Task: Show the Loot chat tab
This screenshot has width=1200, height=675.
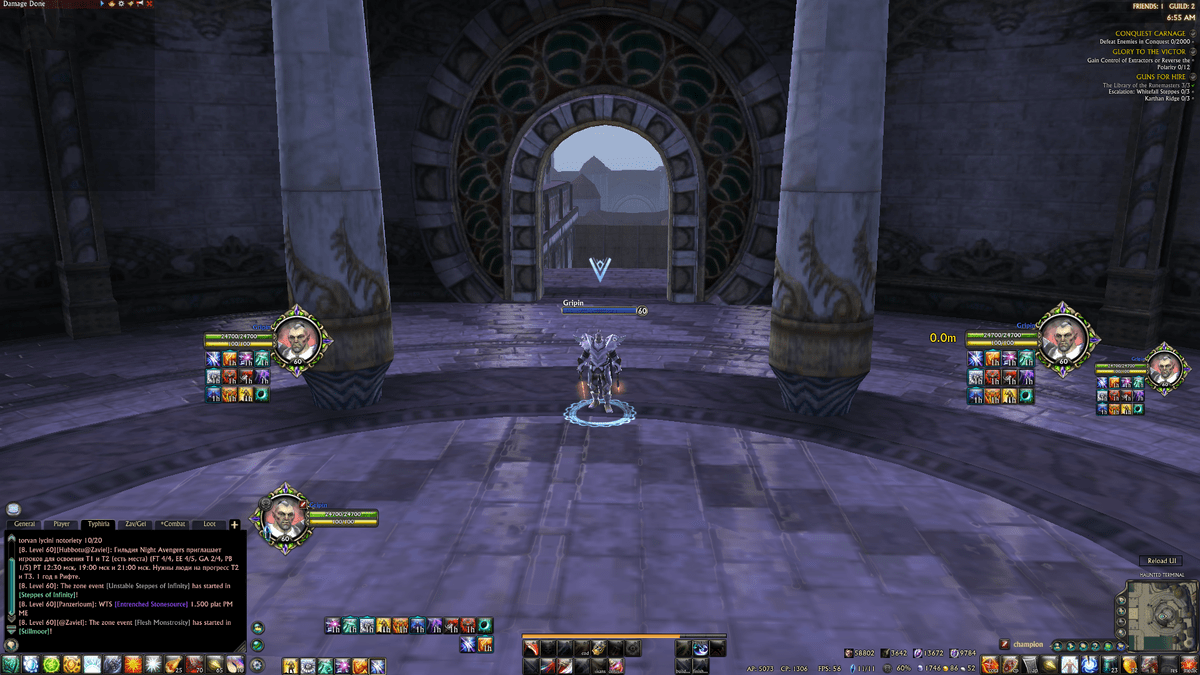Action: pyautogui.click(x=209, y=524)
